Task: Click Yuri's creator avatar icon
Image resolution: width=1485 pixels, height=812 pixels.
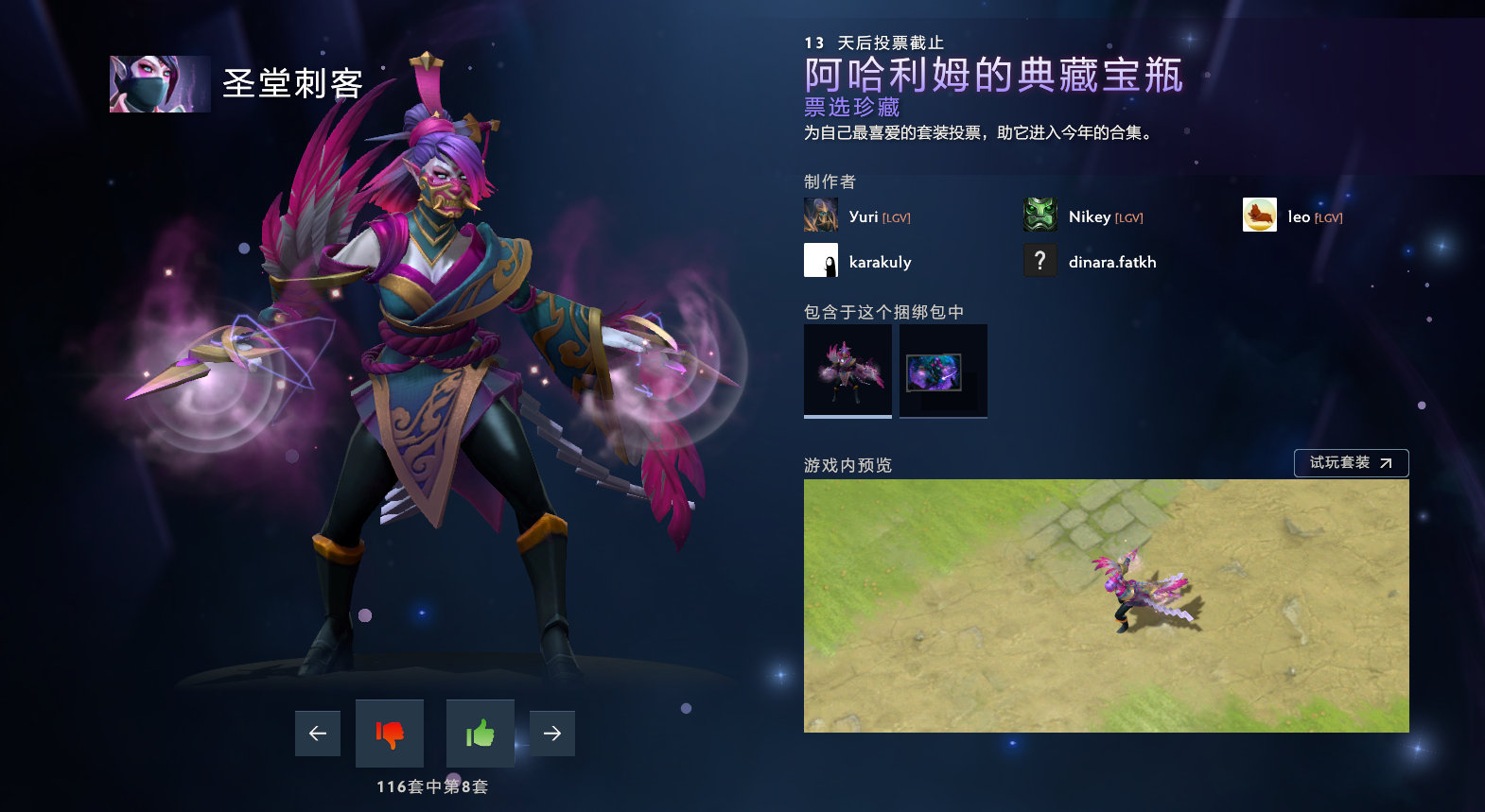Action: pos(819,215)
